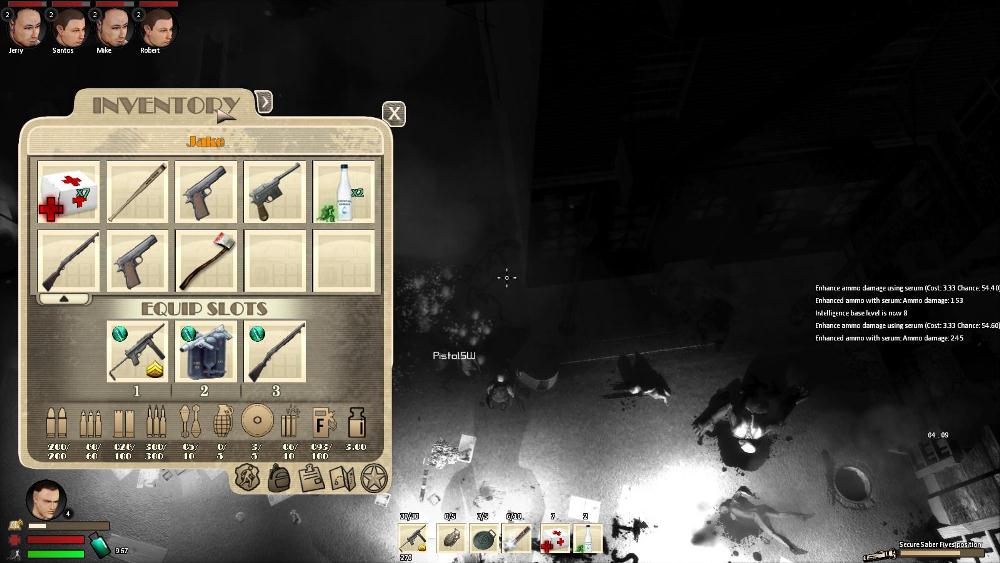The height and width of the screenshot is (563, 1000).
Task: Select the fire axe inventory slot
Action: click(x=206, y=260)
